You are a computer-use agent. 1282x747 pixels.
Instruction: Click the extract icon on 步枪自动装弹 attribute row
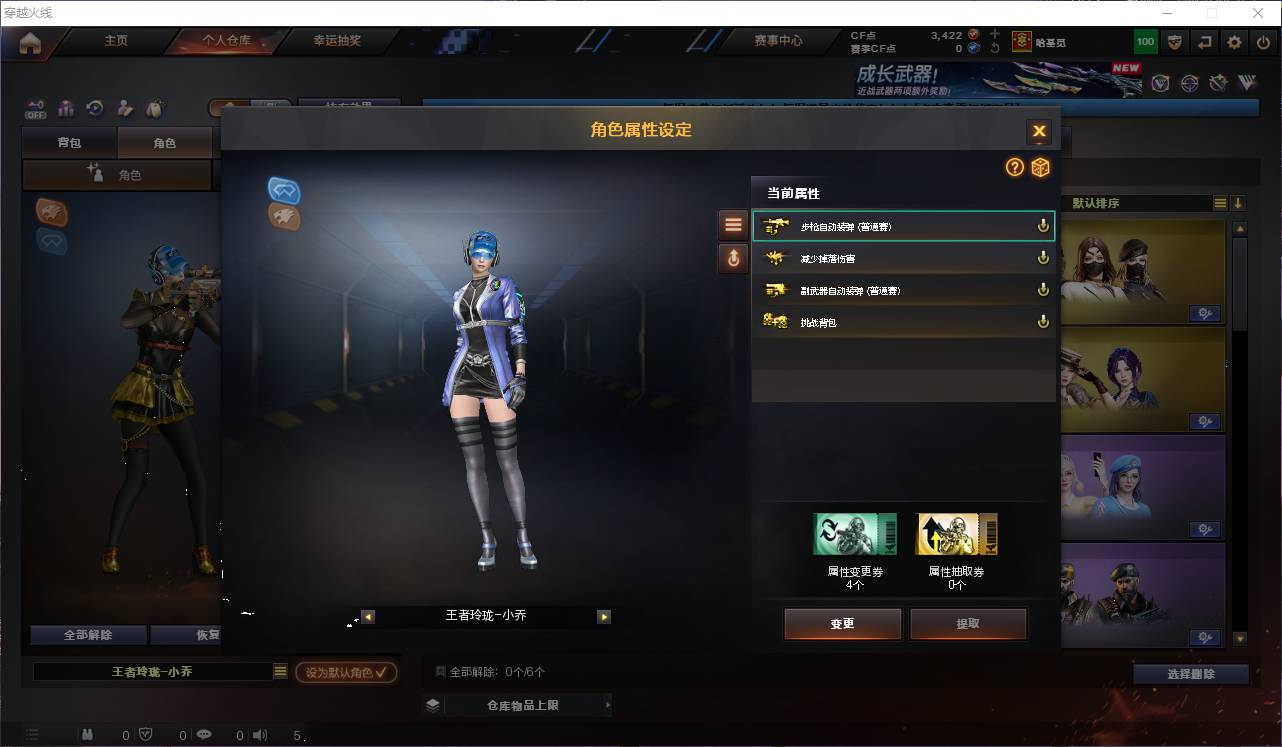point(1042,225)
